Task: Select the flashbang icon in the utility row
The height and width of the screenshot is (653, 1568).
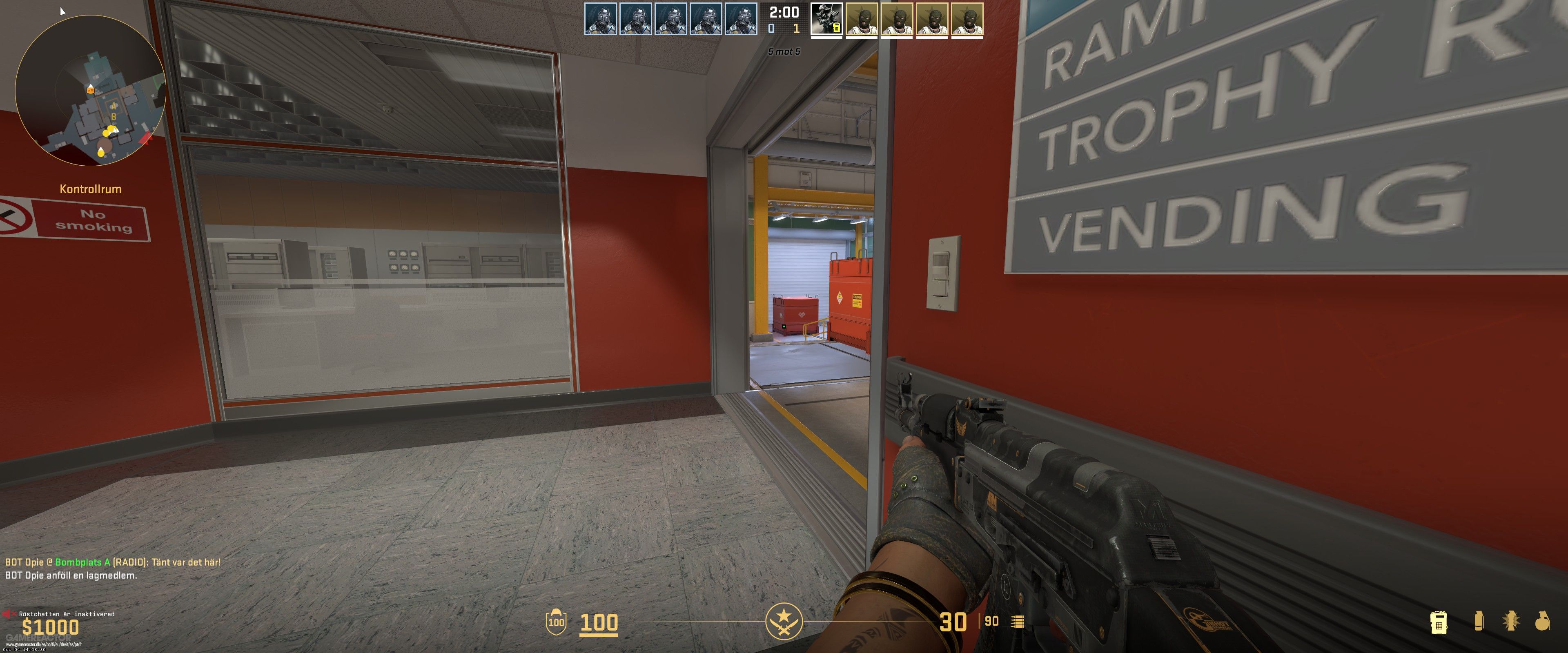Action: click(x=1511, y=621)
